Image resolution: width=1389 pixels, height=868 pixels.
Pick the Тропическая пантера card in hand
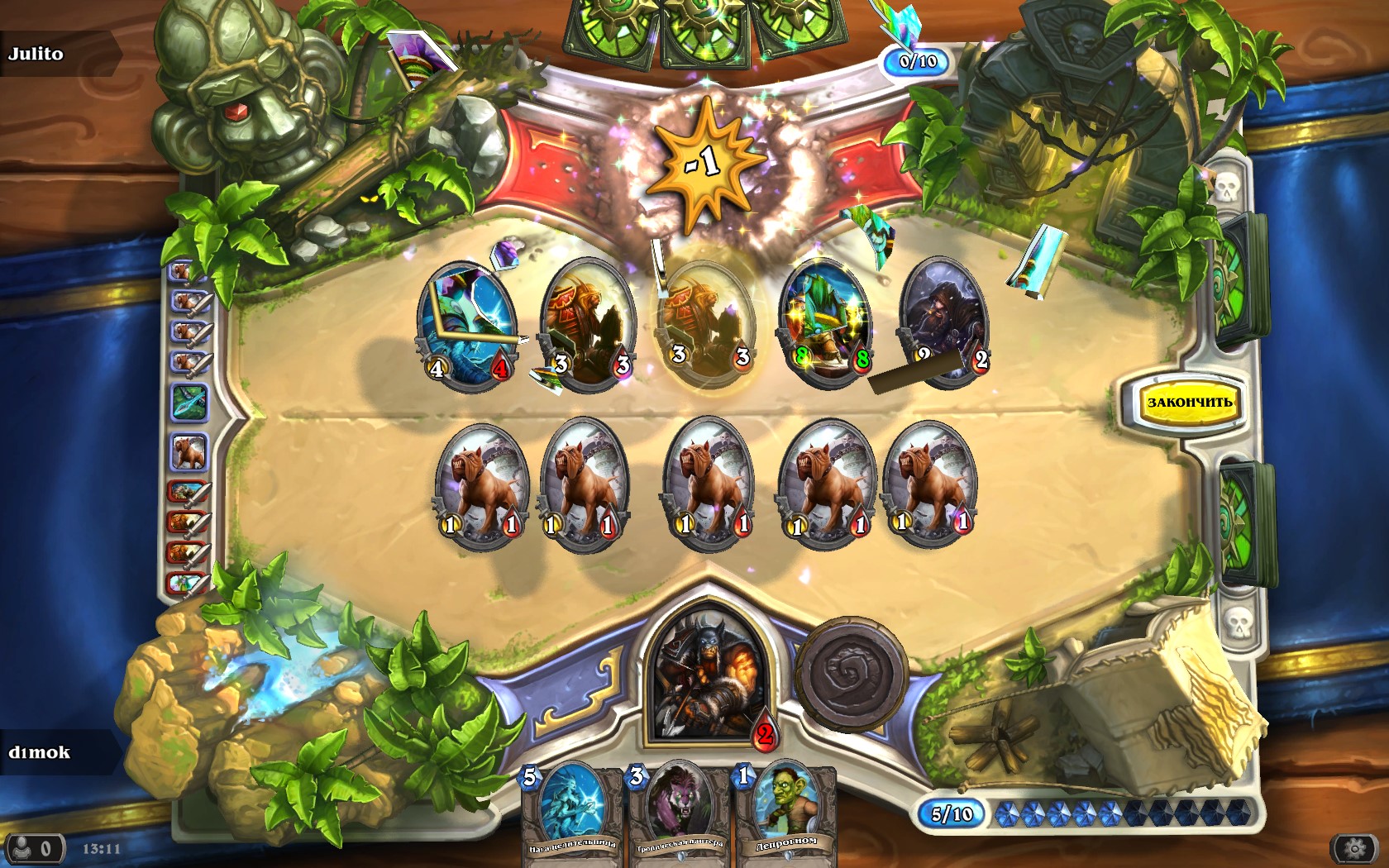(x=679, y=814)
